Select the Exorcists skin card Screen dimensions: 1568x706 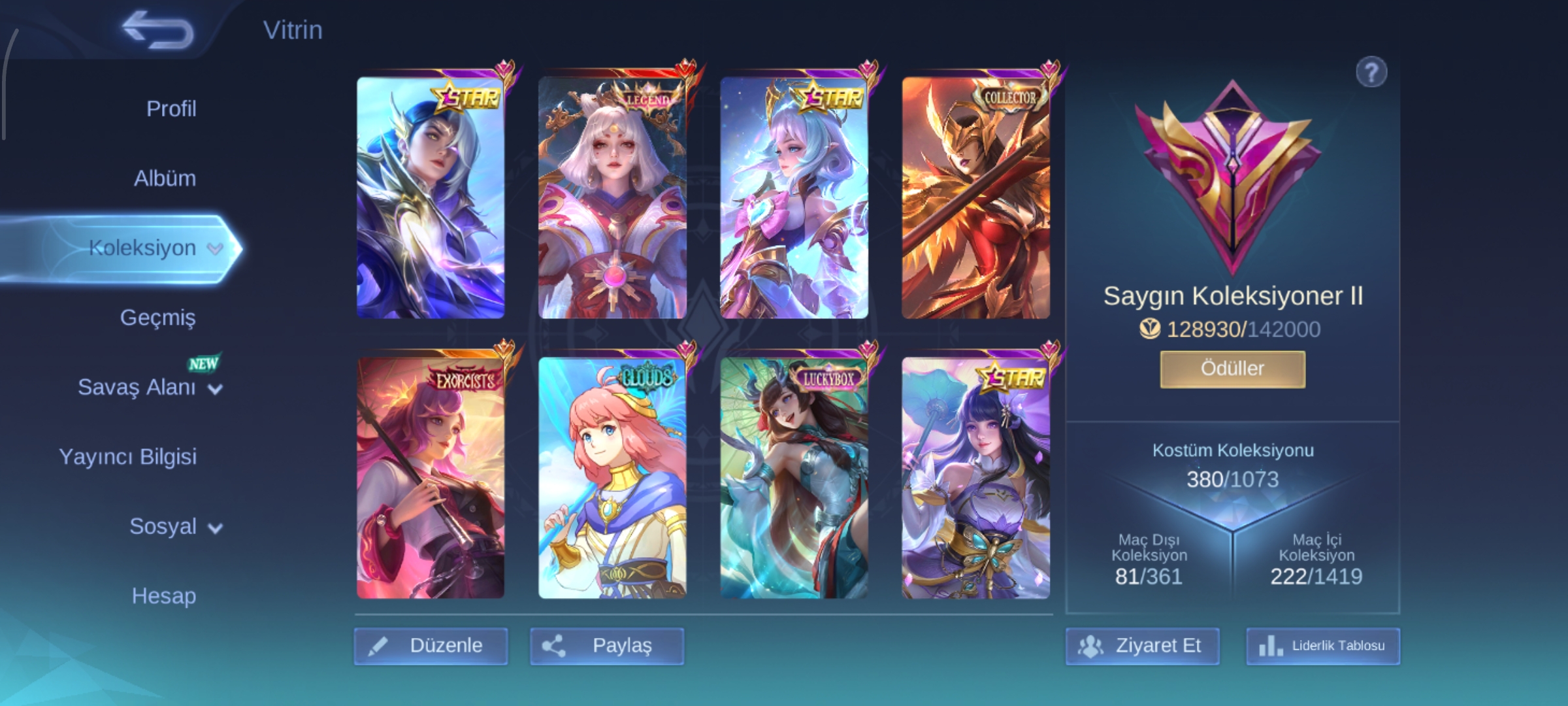pyautogui.click(x=431, y=479)
